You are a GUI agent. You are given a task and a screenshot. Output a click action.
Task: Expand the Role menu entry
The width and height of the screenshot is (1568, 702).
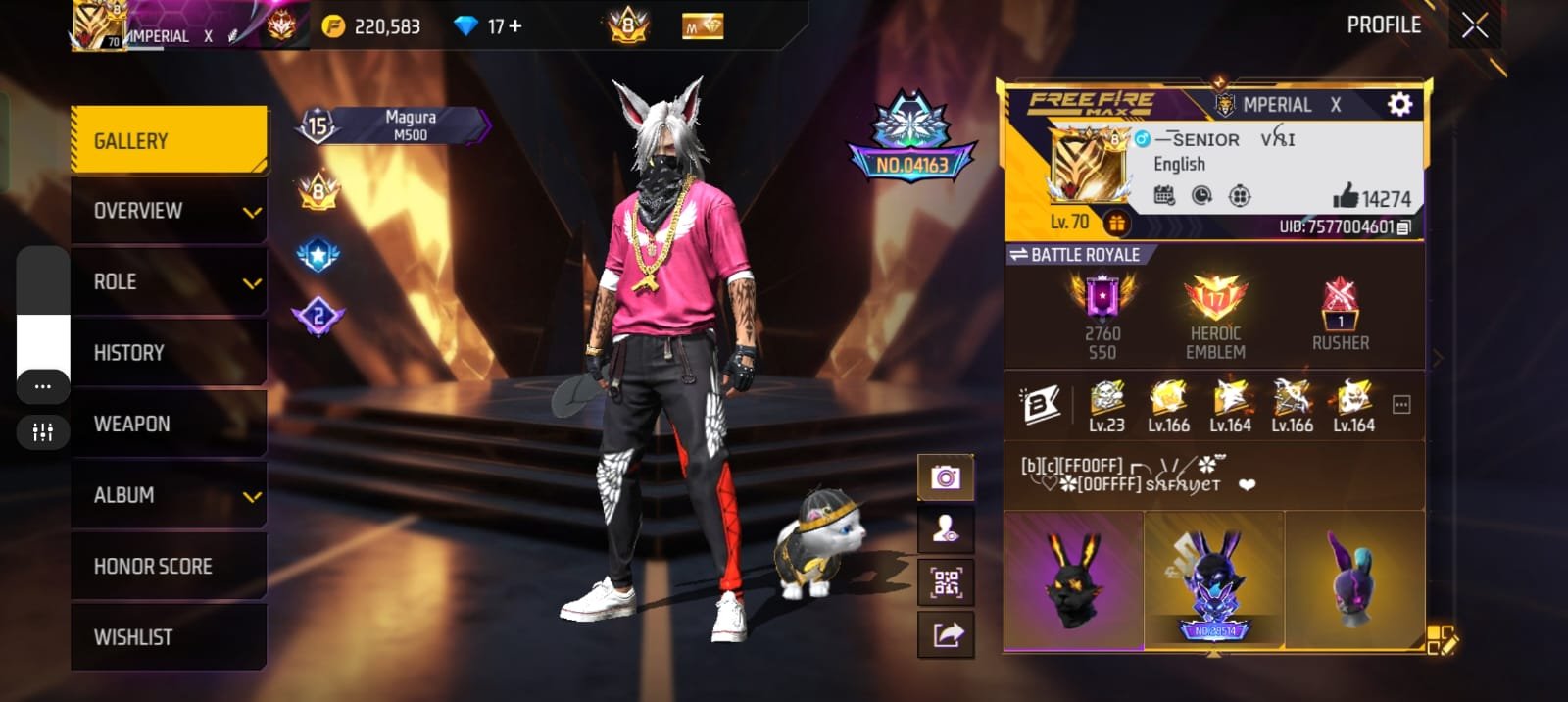pyautogui.click(x=169, y=282)
